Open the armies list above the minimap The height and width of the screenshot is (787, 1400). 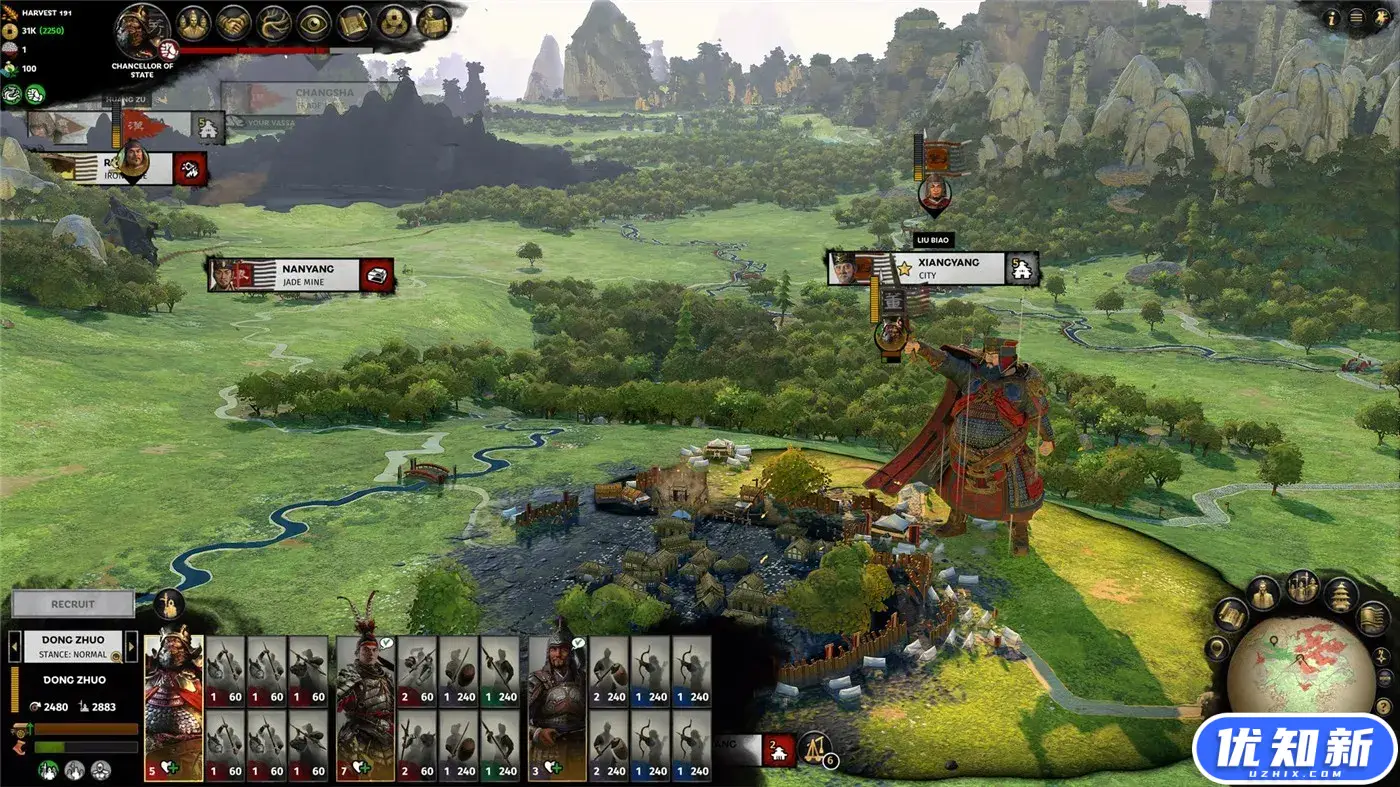(1302, 587)
